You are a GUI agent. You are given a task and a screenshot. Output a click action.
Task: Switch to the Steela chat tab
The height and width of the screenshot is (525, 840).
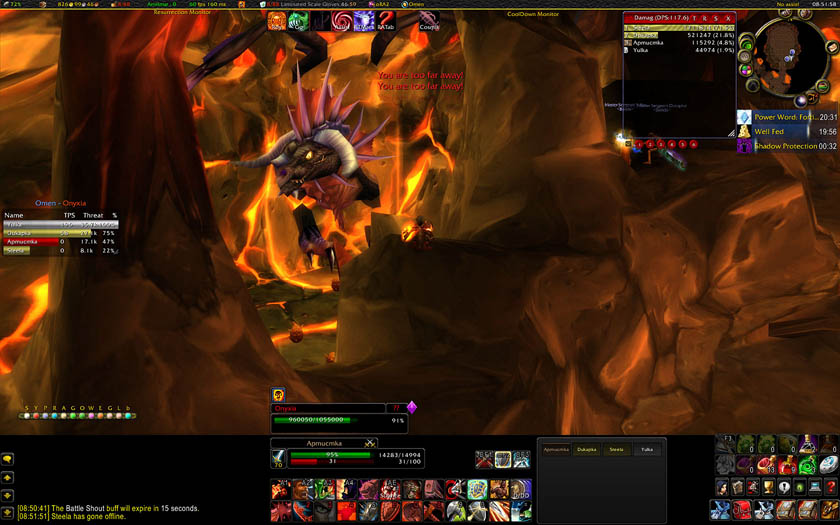tap(616, 450)
